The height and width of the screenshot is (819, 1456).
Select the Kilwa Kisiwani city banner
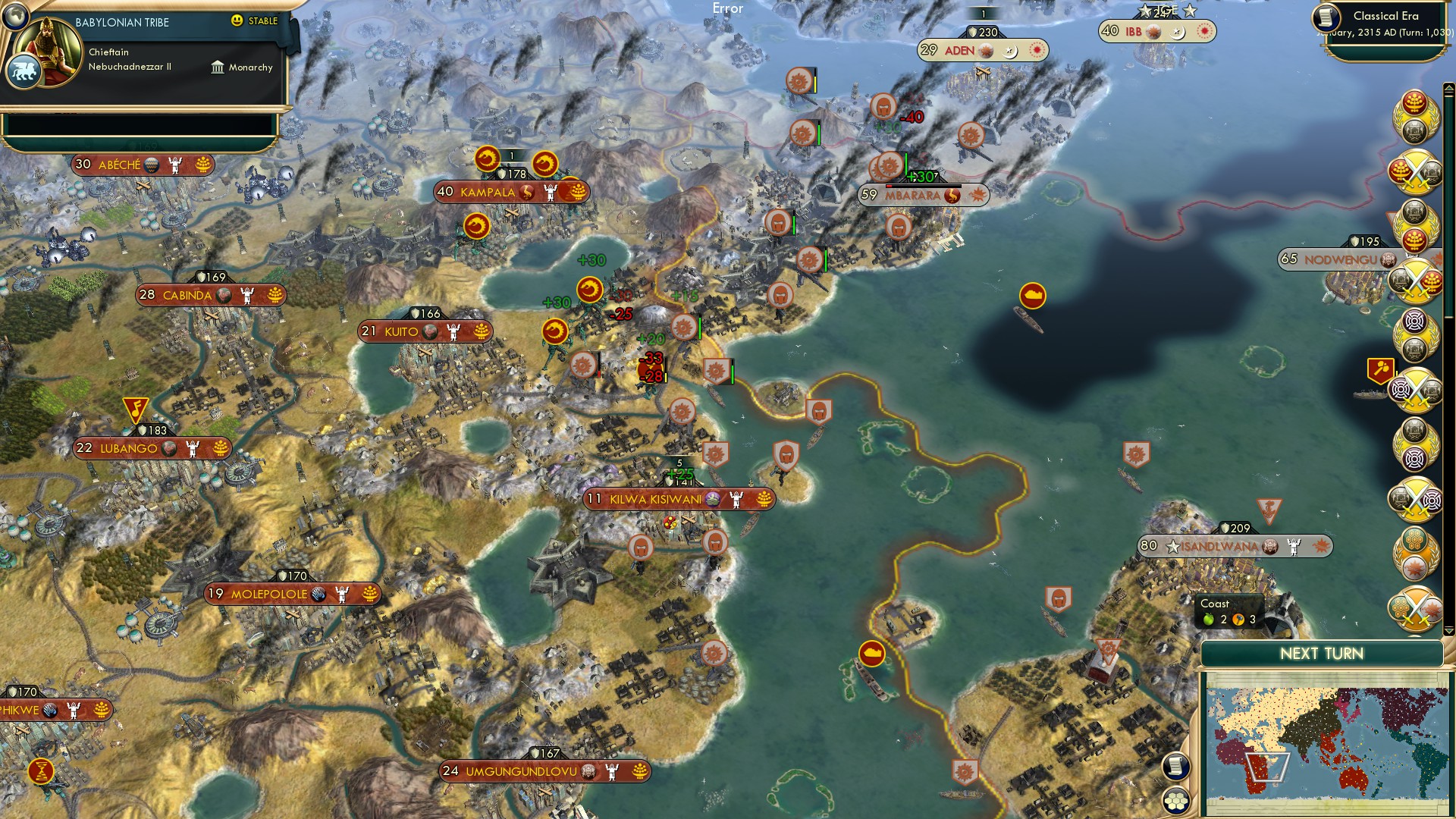[675, 500]
